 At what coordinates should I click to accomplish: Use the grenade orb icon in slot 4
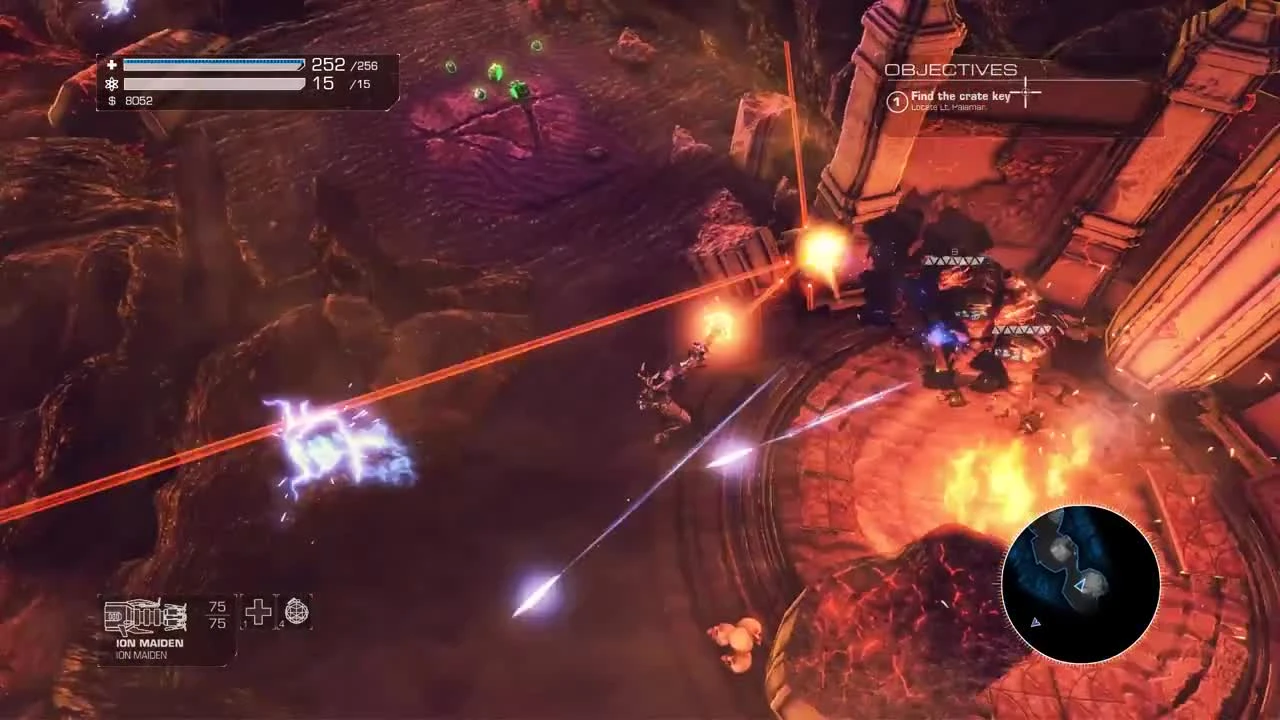pos(296,612)
